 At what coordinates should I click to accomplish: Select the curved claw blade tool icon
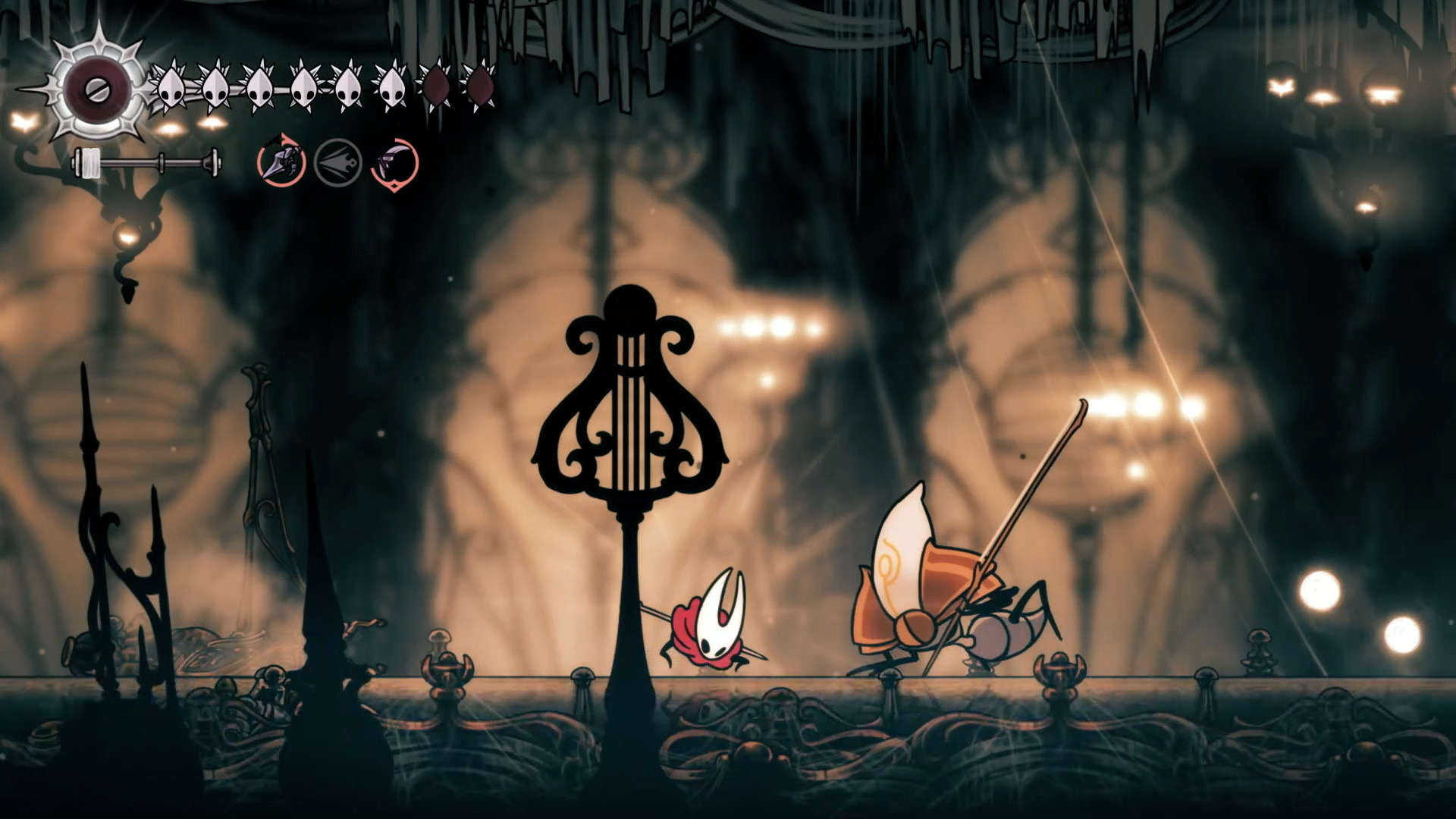pos(394,162)
